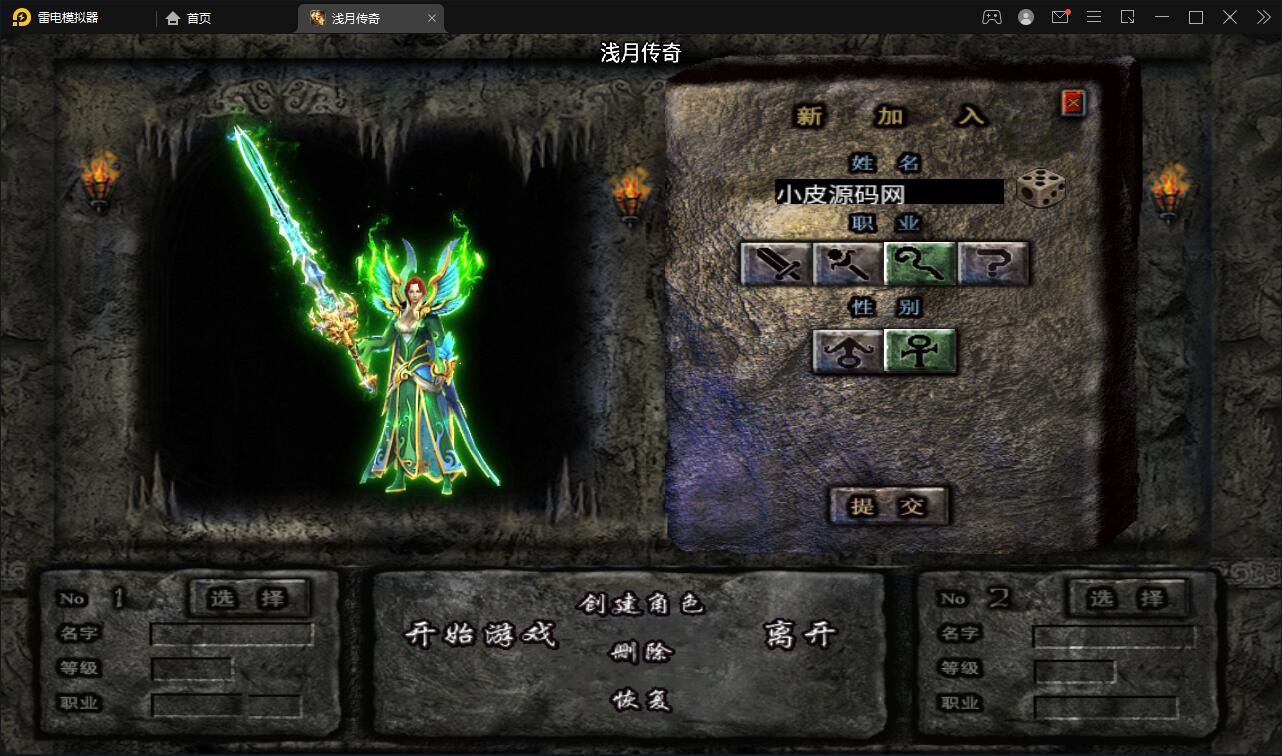Click the 提交 submit button
The height and width of the screenshot is (756, 1282).
pyautogui.click(x=888, y=506)
